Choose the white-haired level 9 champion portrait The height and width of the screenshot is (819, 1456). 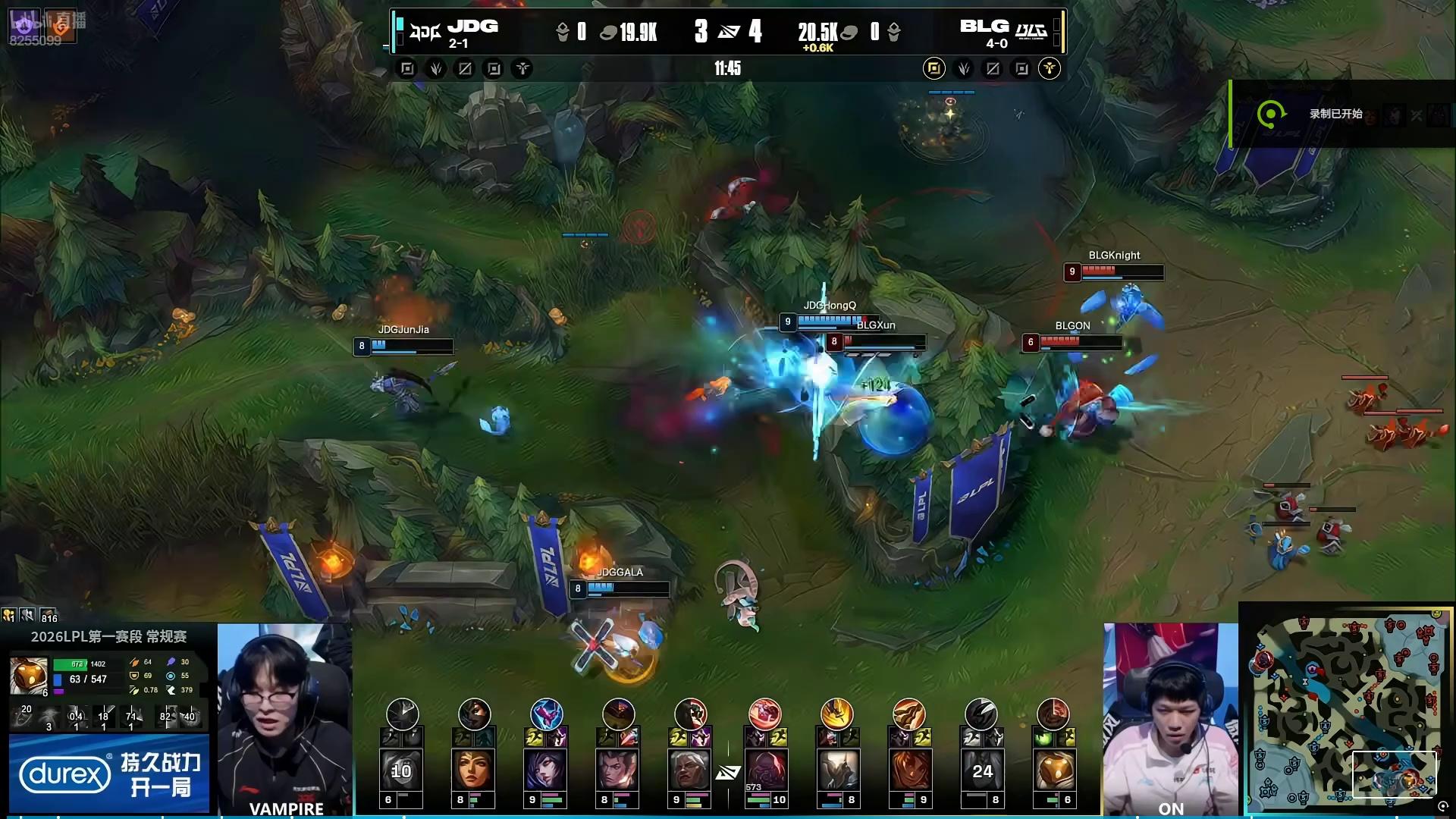[690, 771]
